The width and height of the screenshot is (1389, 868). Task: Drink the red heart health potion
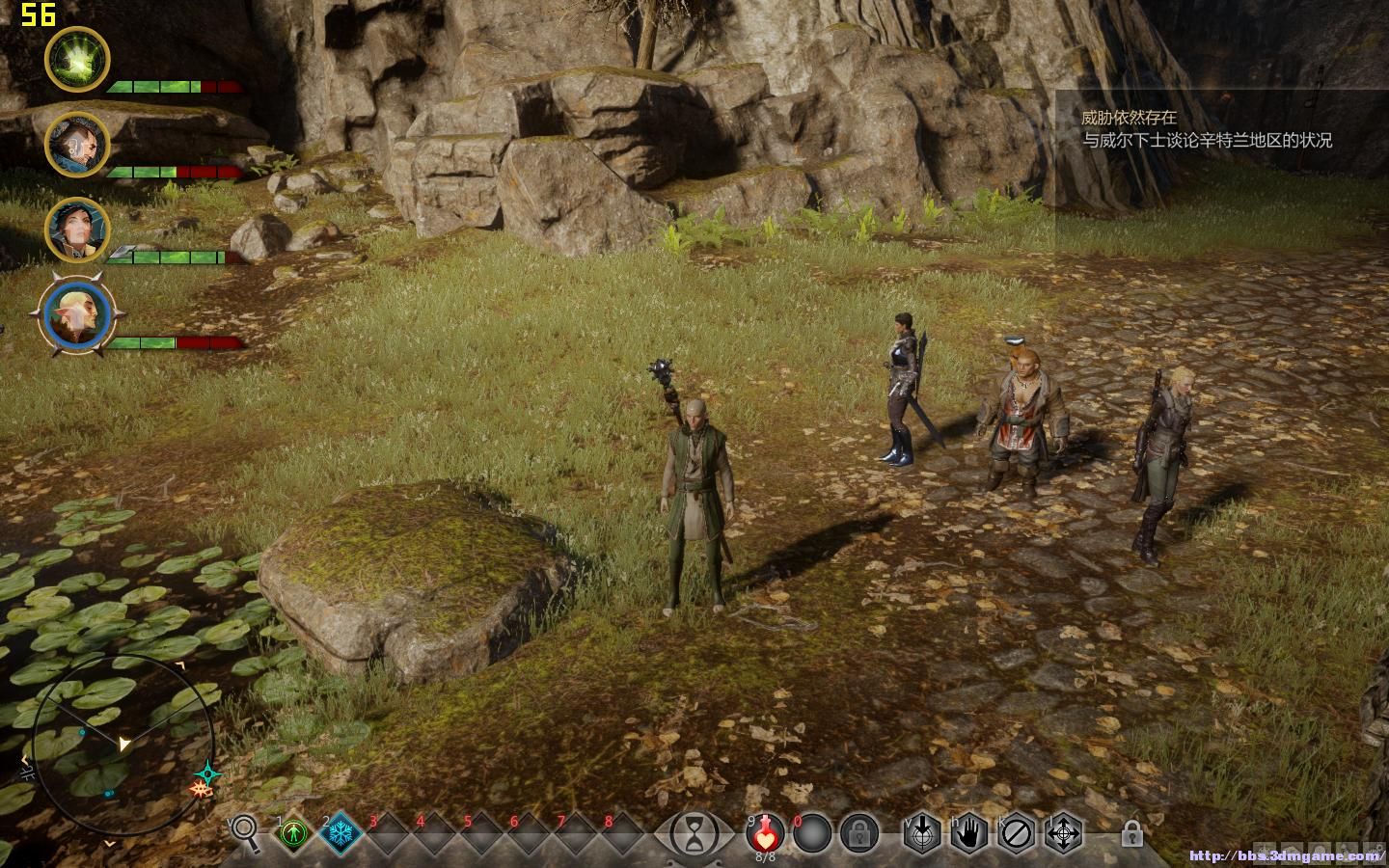(766, 832)
